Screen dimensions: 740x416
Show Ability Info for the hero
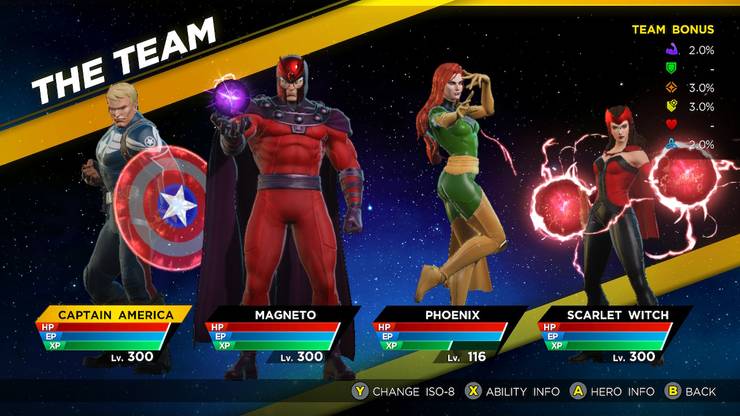[508, 391]
